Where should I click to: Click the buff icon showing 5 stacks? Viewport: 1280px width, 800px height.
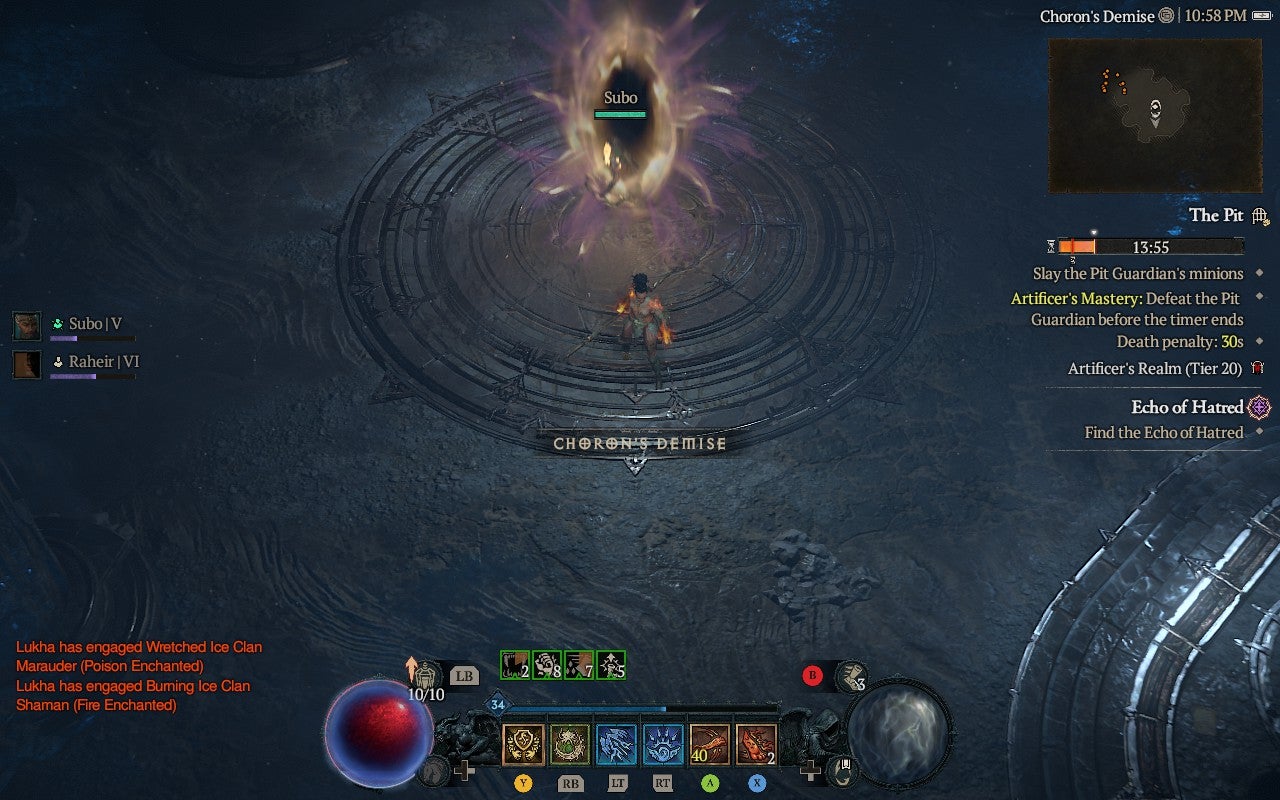pyautogui.click(x=608, y=664)
